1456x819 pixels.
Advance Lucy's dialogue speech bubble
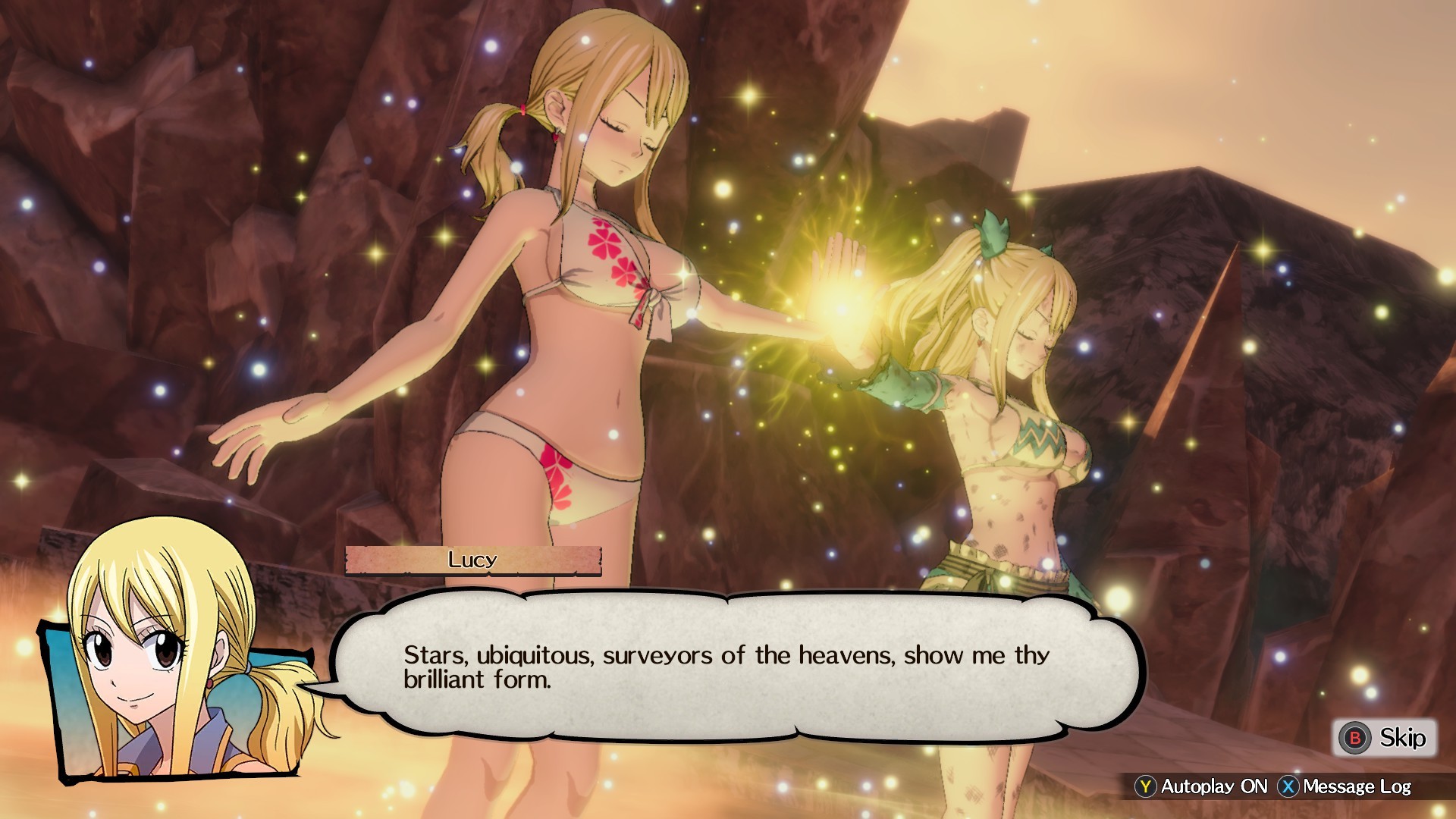click(736, 667)
